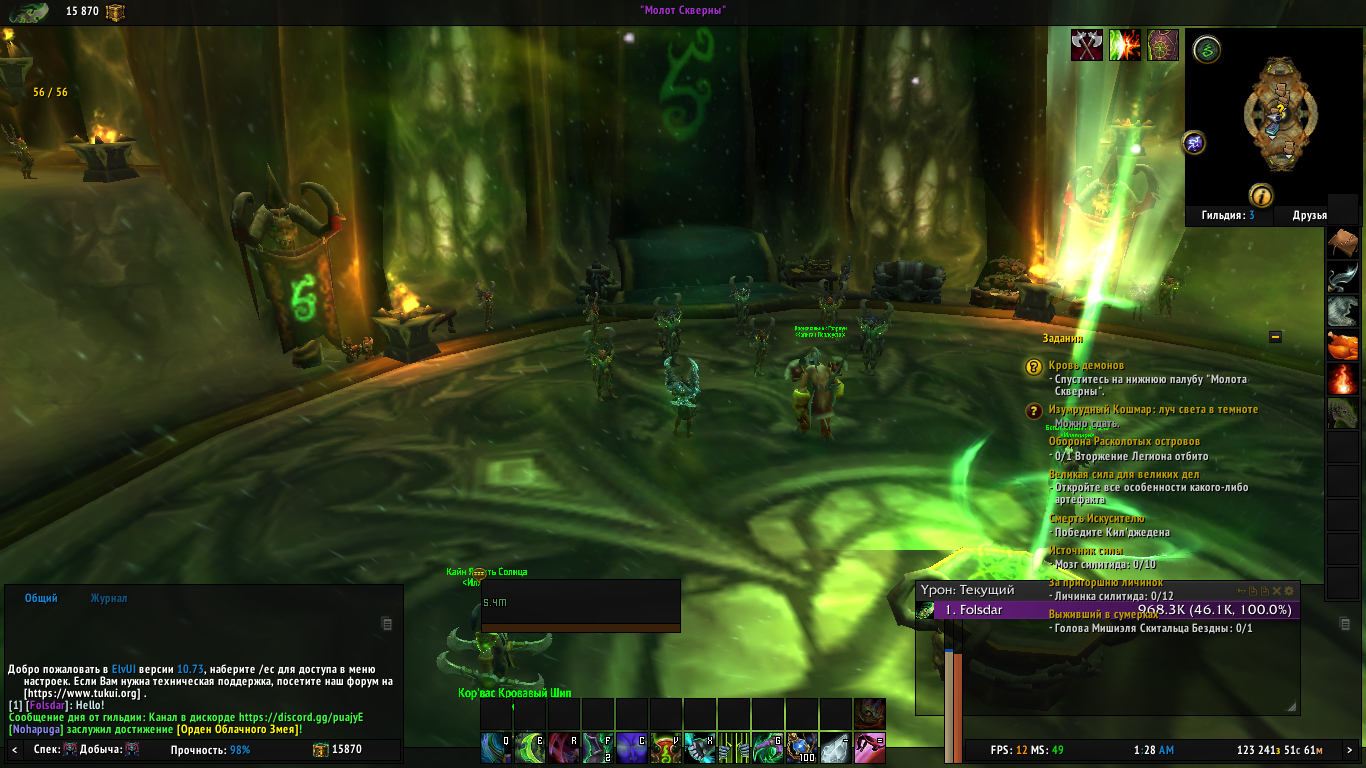The height and width of the screenshot is (768, 1366).
Task: Use the green crescent ability on E
Action: pyautogui.click(x=530, y=747)
